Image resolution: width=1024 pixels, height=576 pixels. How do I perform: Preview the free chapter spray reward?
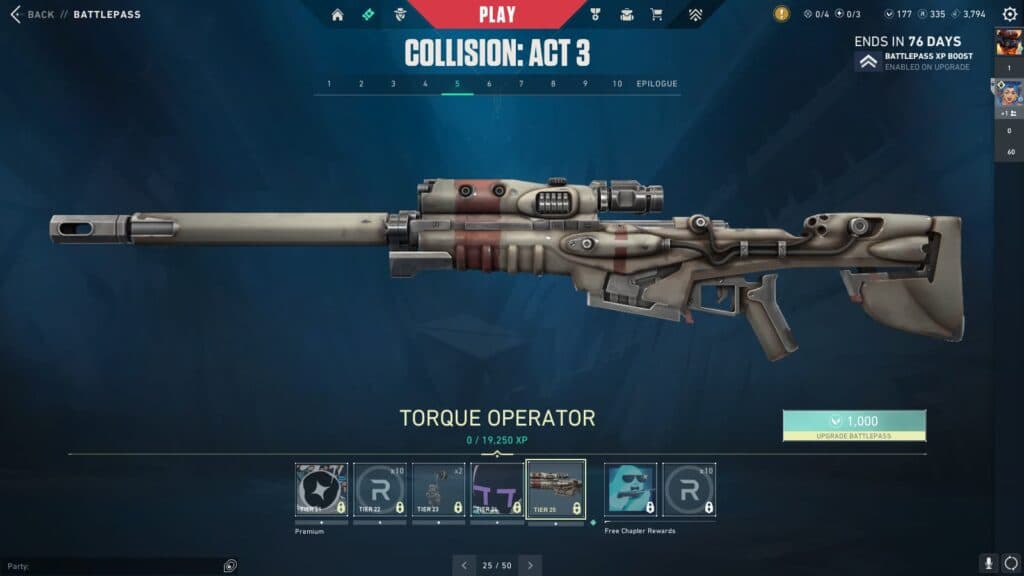pyautogui.click(x=630, y=489)
